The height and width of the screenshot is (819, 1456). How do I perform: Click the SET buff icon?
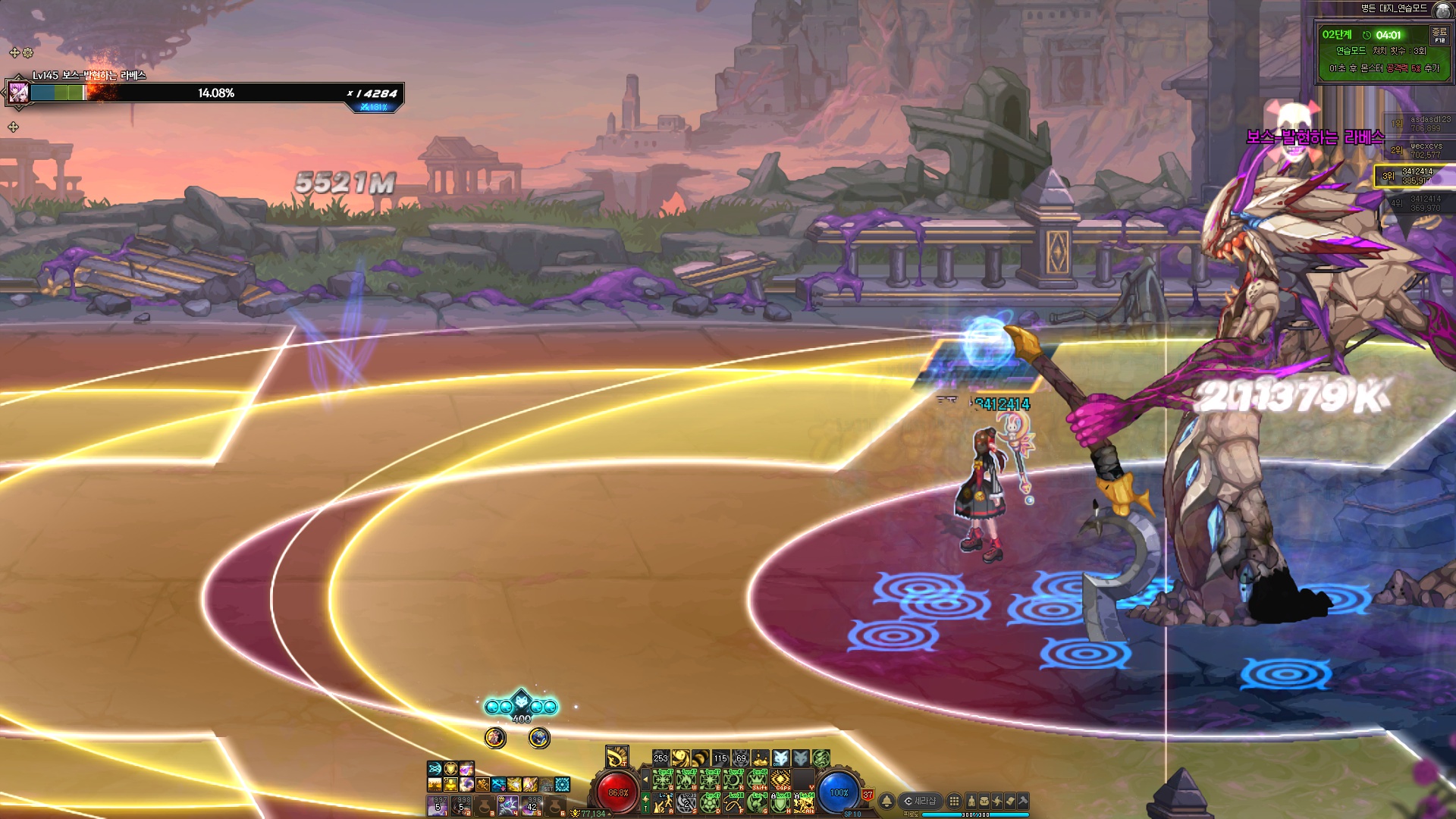click(x=546, y=785)
